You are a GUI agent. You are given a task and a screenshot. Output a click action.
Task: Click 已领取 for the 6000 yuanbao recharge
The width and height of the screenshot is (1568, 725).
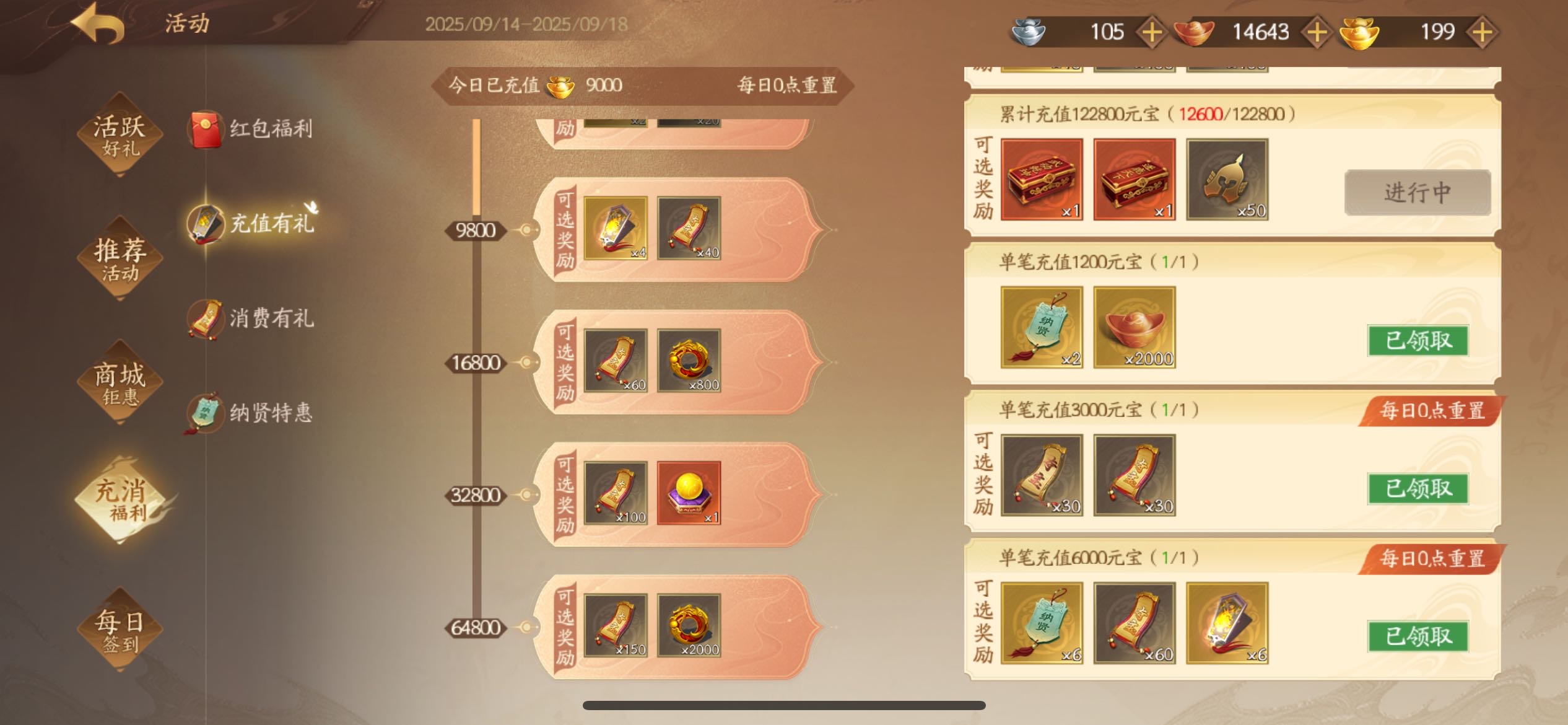(1418, 636)
